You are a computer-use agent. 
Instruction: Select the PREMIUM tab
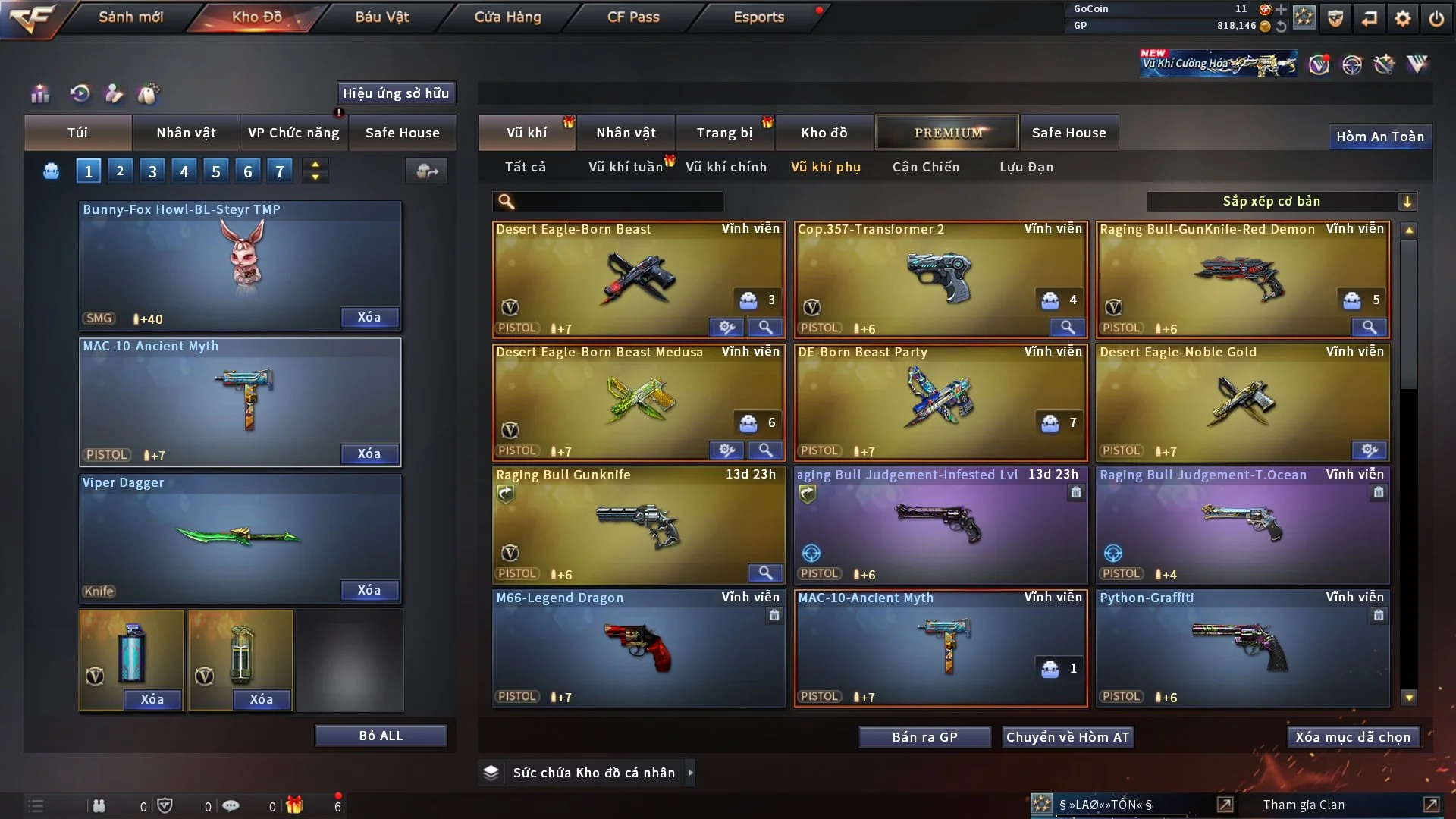tap(947, 133)
